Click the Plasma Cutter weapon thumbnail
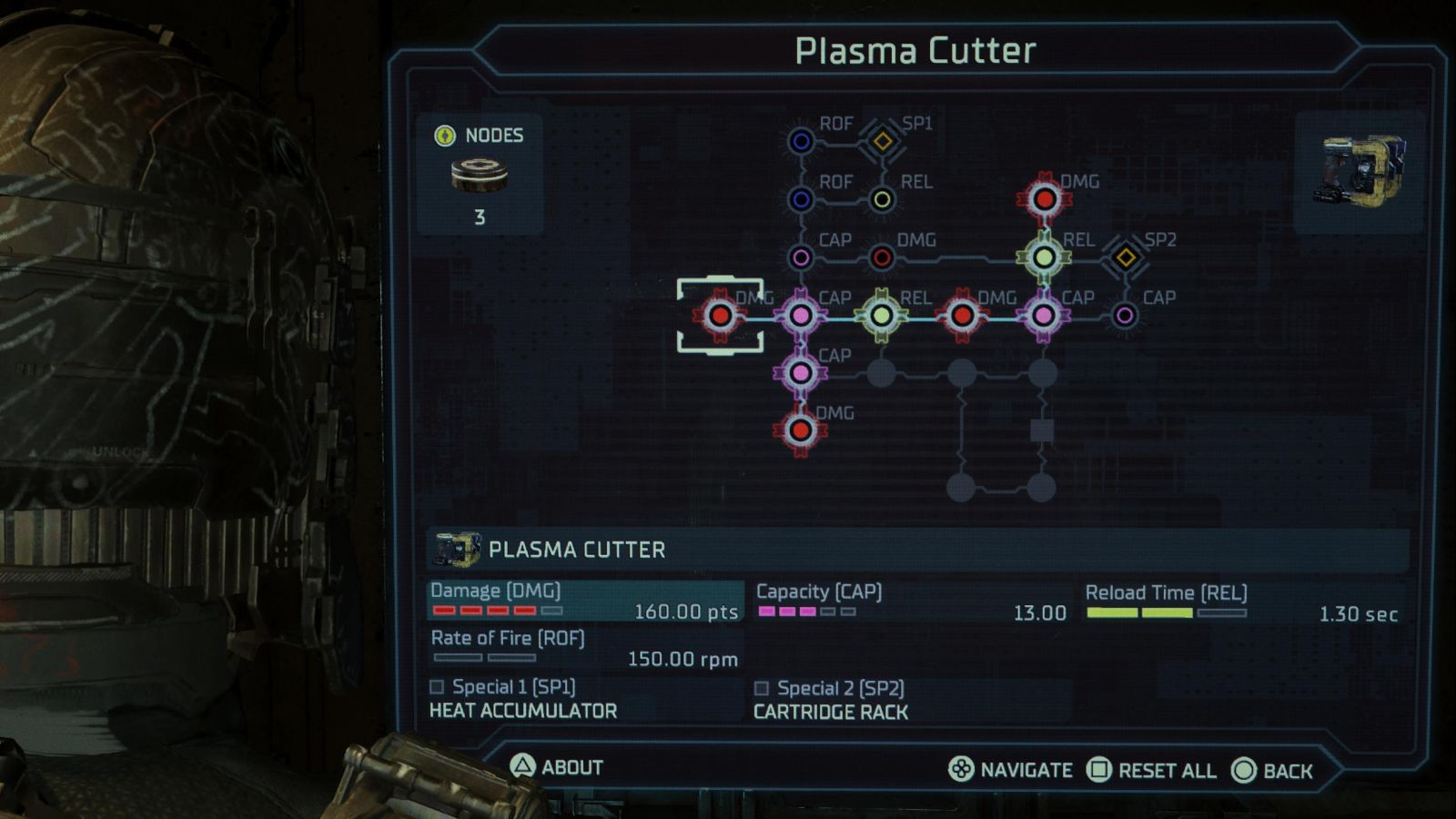1456x819 pixels. coord(1360,171)
